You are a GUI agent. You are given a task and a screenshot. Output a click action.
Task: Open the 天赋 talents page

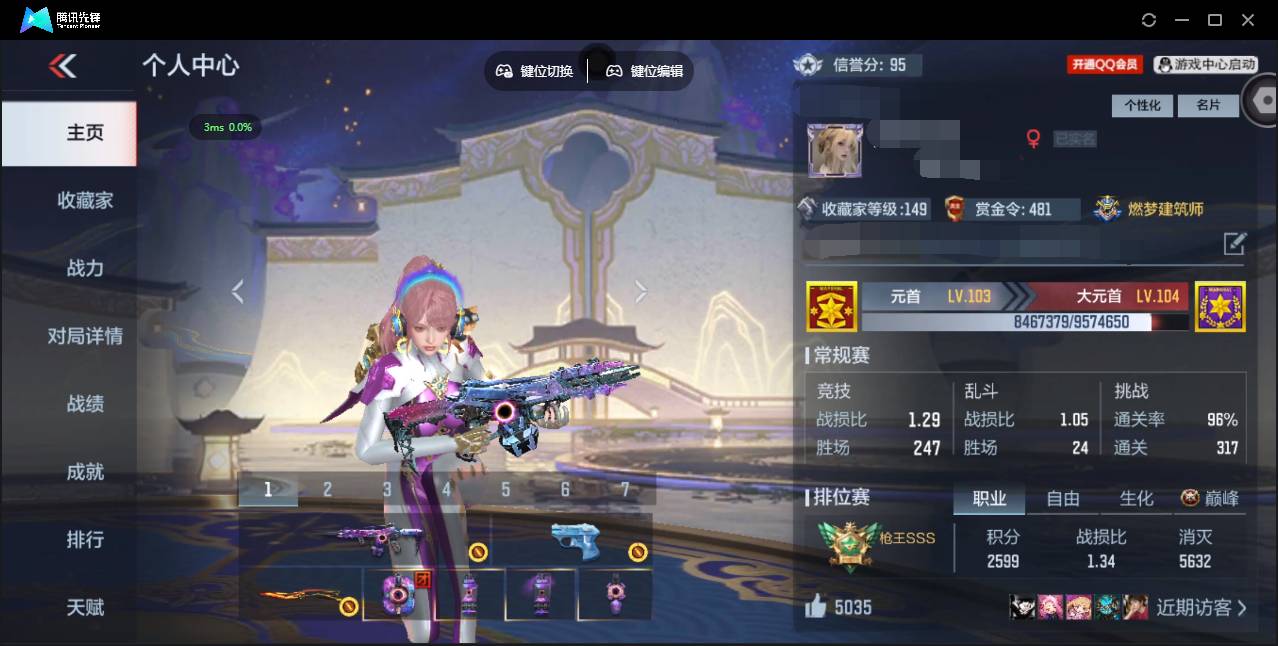pos(85,607)
